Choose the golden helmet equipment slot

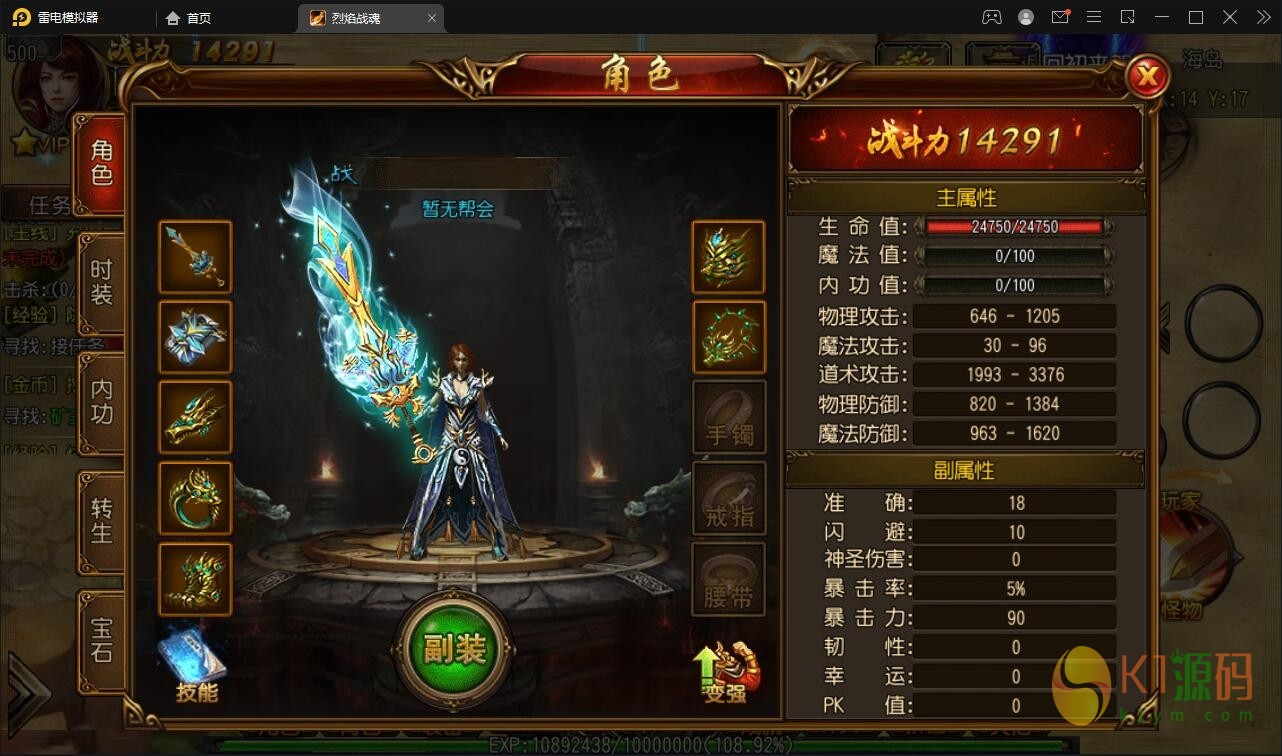pos(728,257)
